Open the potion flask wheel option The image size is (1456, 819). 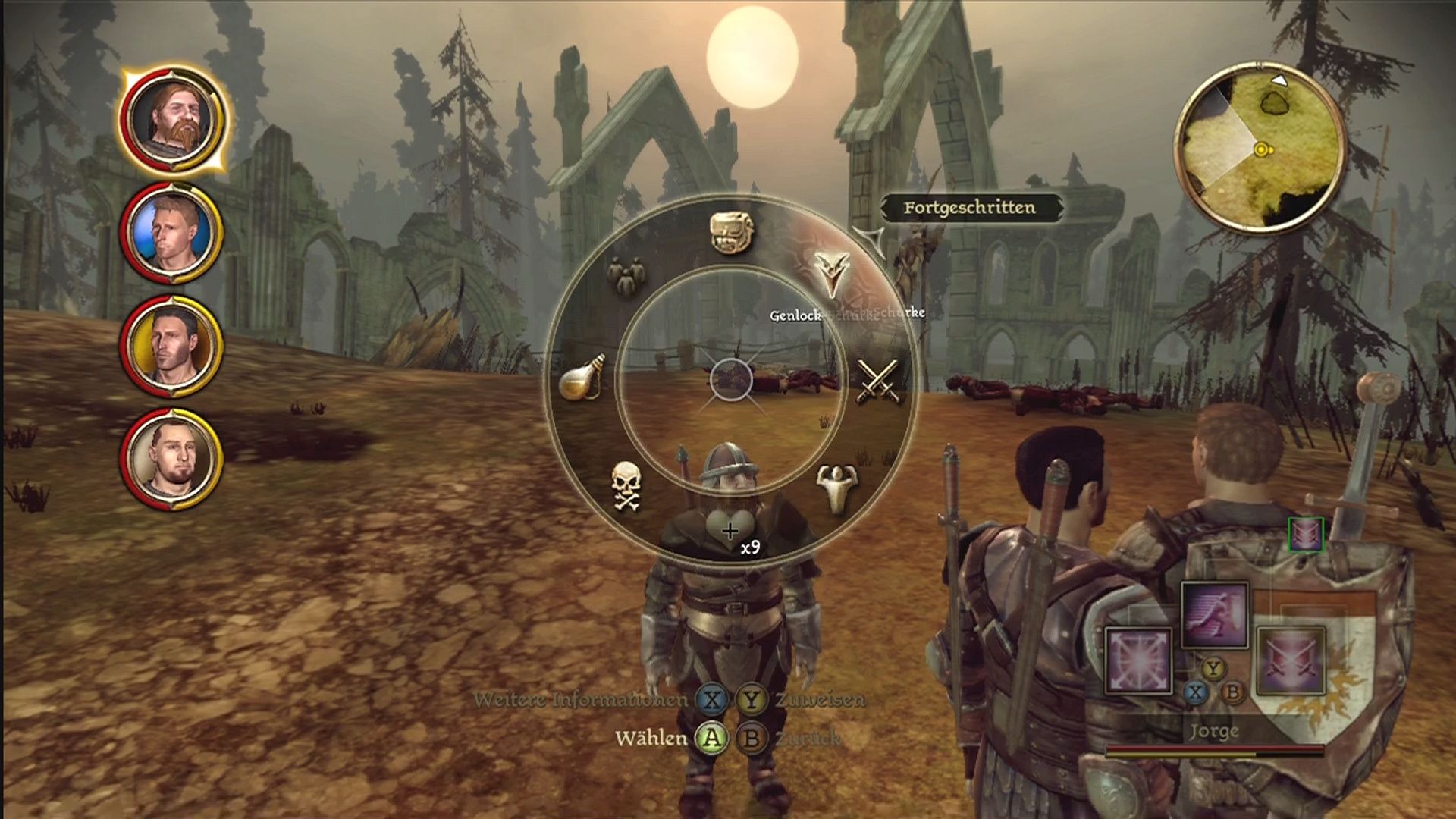(582, 377)
